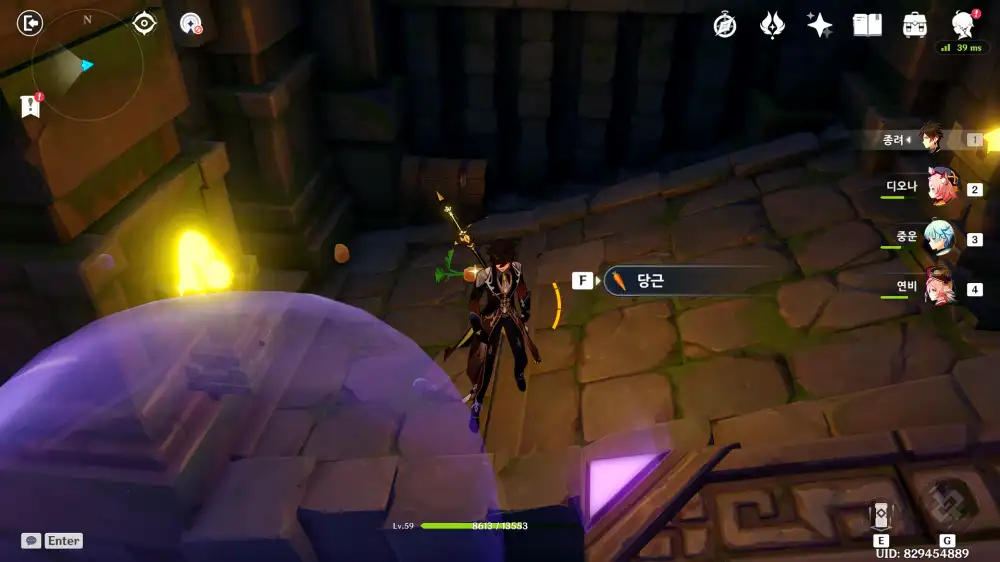The image size is (1000, 562).
Task: Click the exit domain door icon
Action: pyautogui.click(x=31, y=22)
